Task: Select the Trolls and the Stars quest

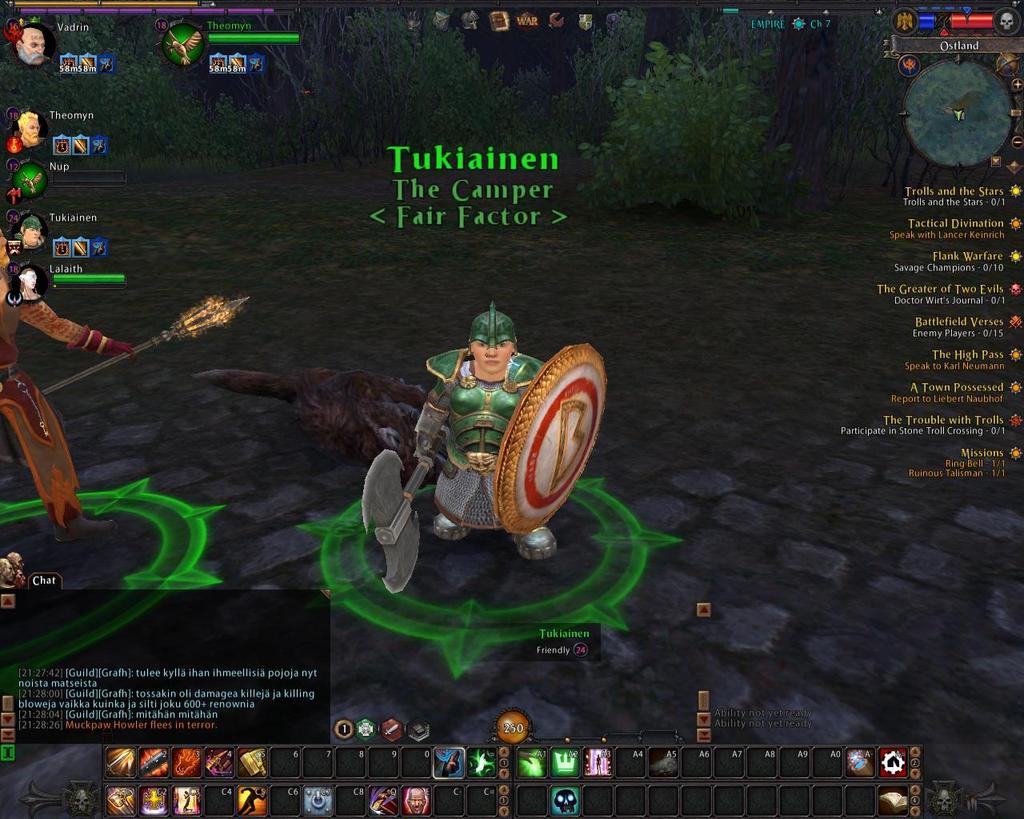Action: click(x=953, y=191)
